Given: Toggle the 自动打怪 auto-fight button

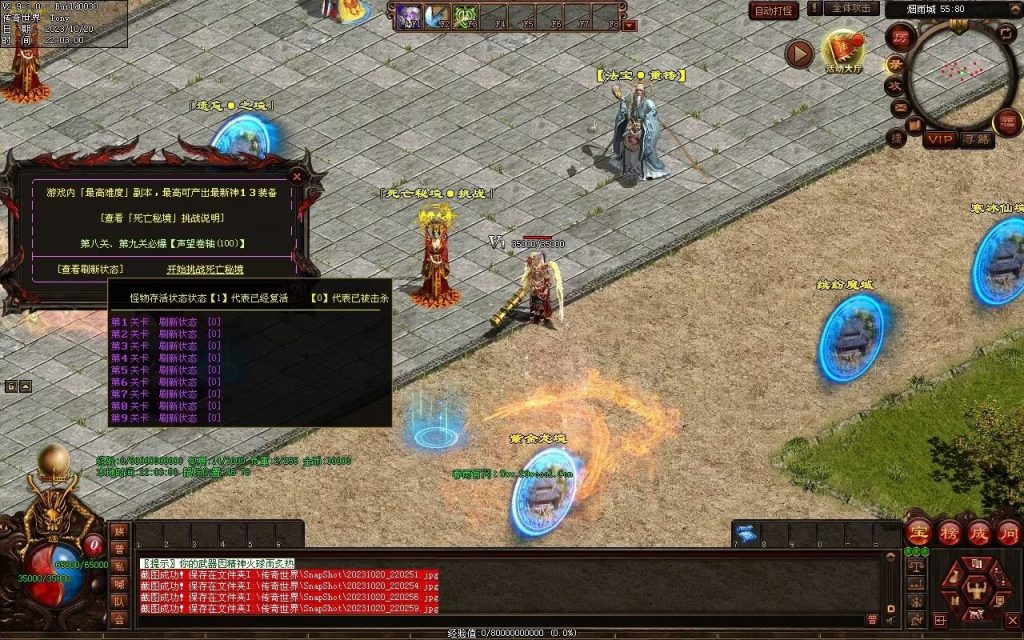Looking at the screenshot, I should 774,11.
